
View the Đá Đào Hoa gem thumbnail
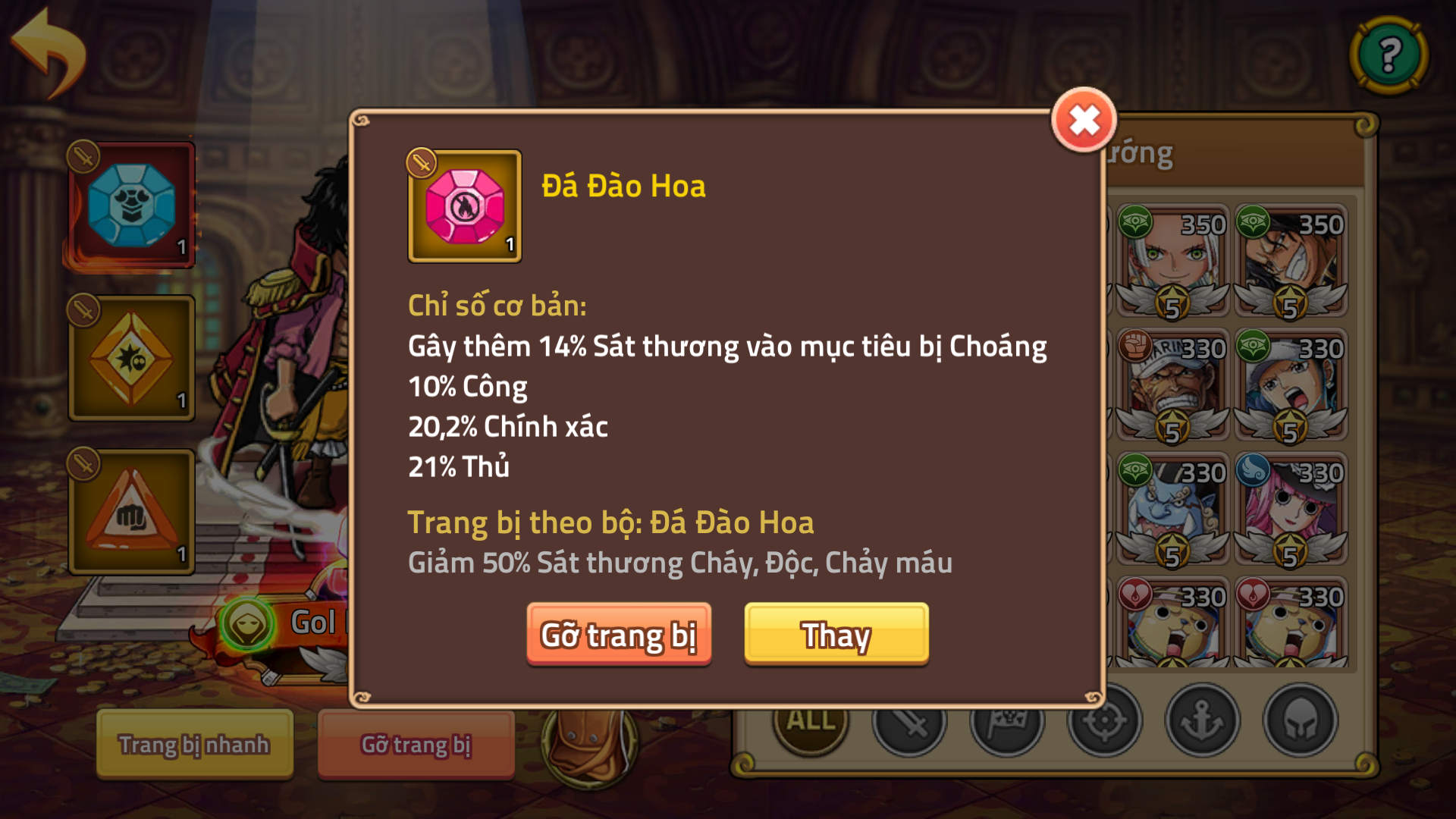click(465, 206)
